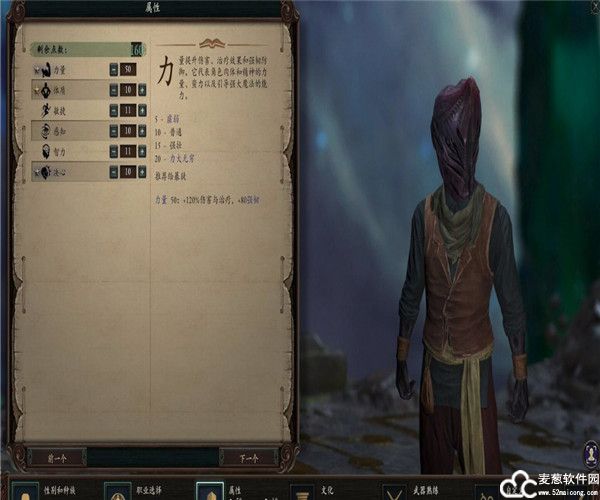Decrease the 力量 (Might) attribute
This screenshot has height=500, width=600.
(x=112, y=70)
